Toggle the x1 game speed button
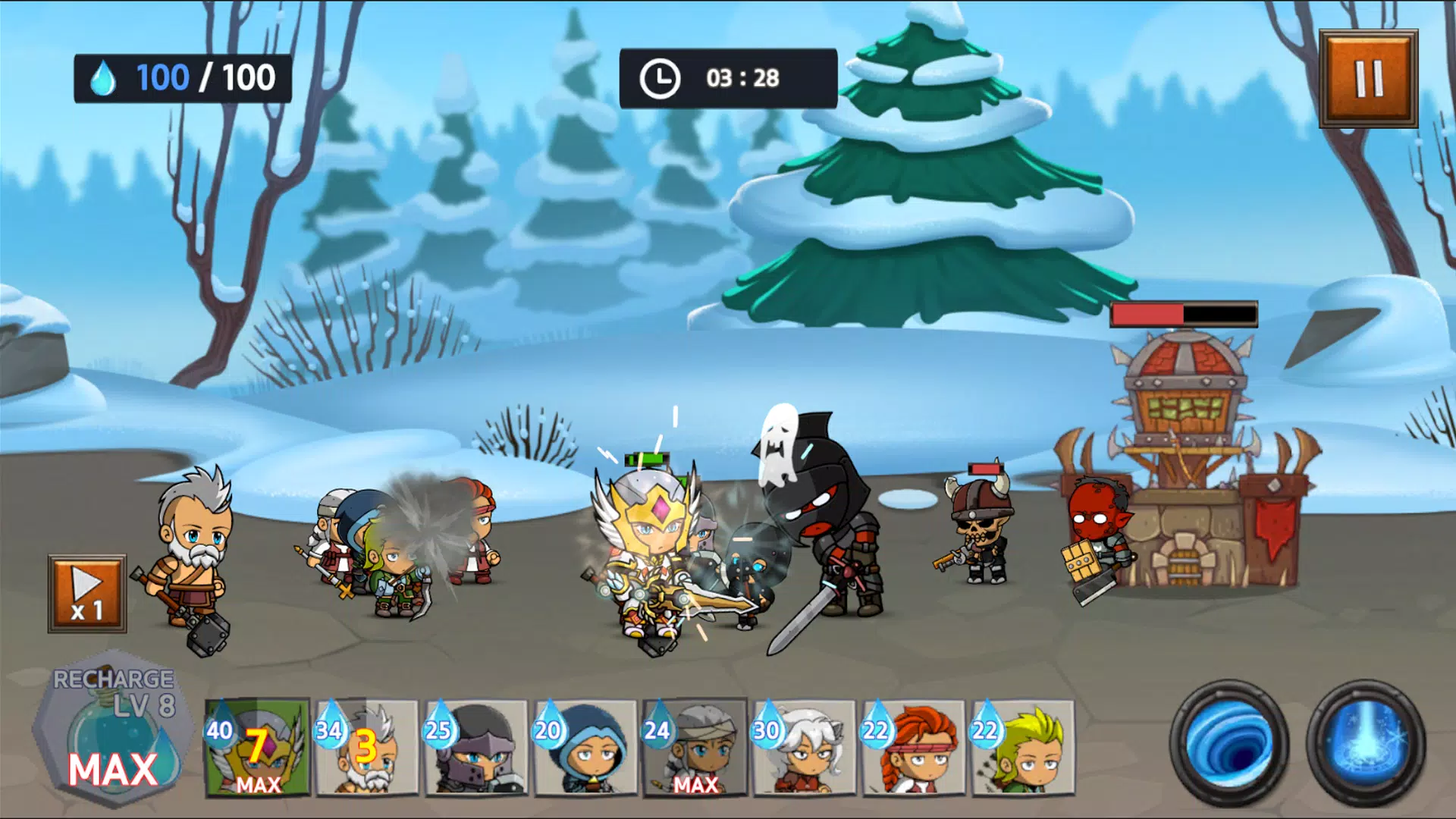This screenshot has width=1456, height=819. click(x=87, y=594)
